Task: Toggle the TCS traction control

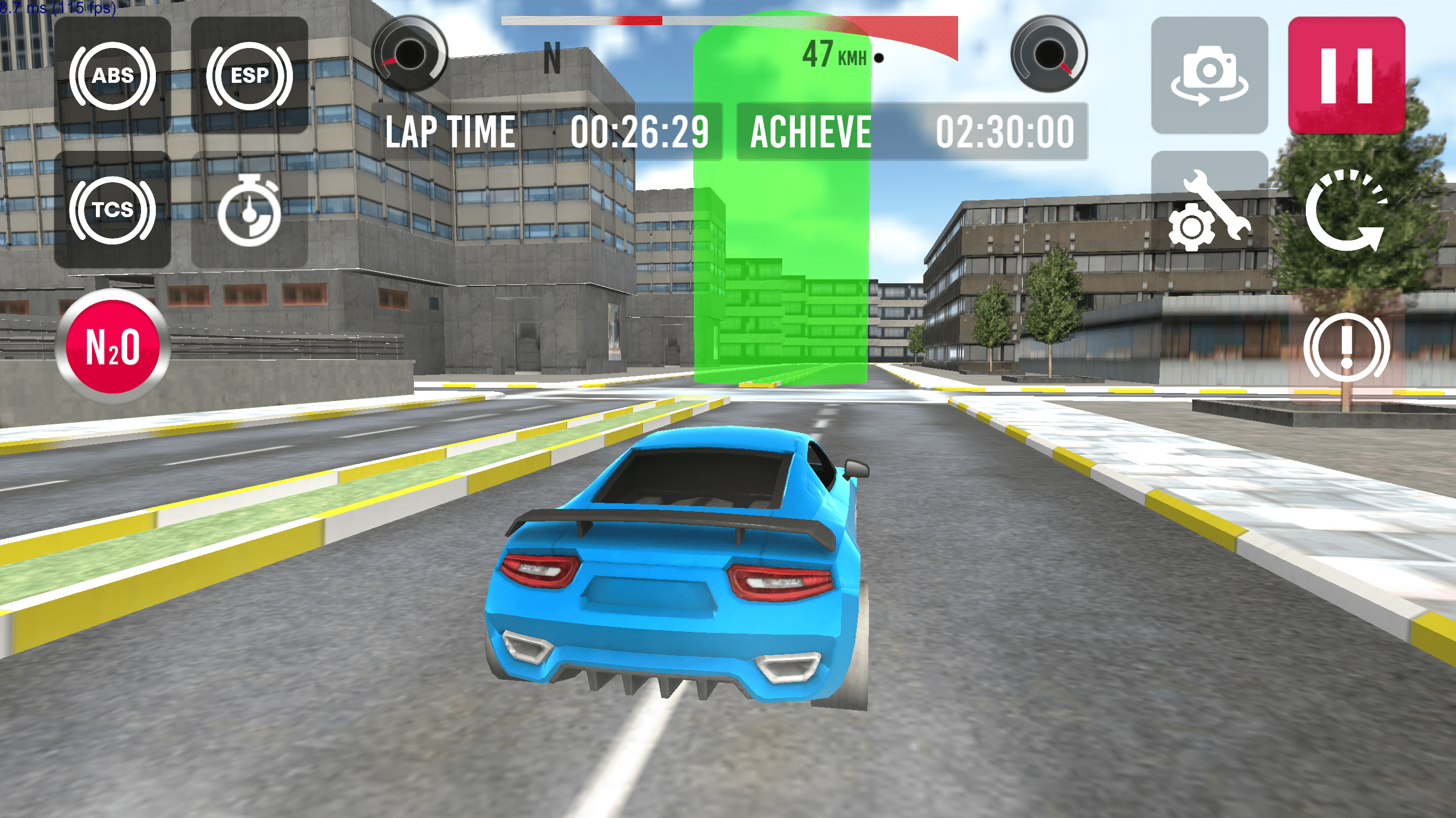Action: (x=113, y=210)
